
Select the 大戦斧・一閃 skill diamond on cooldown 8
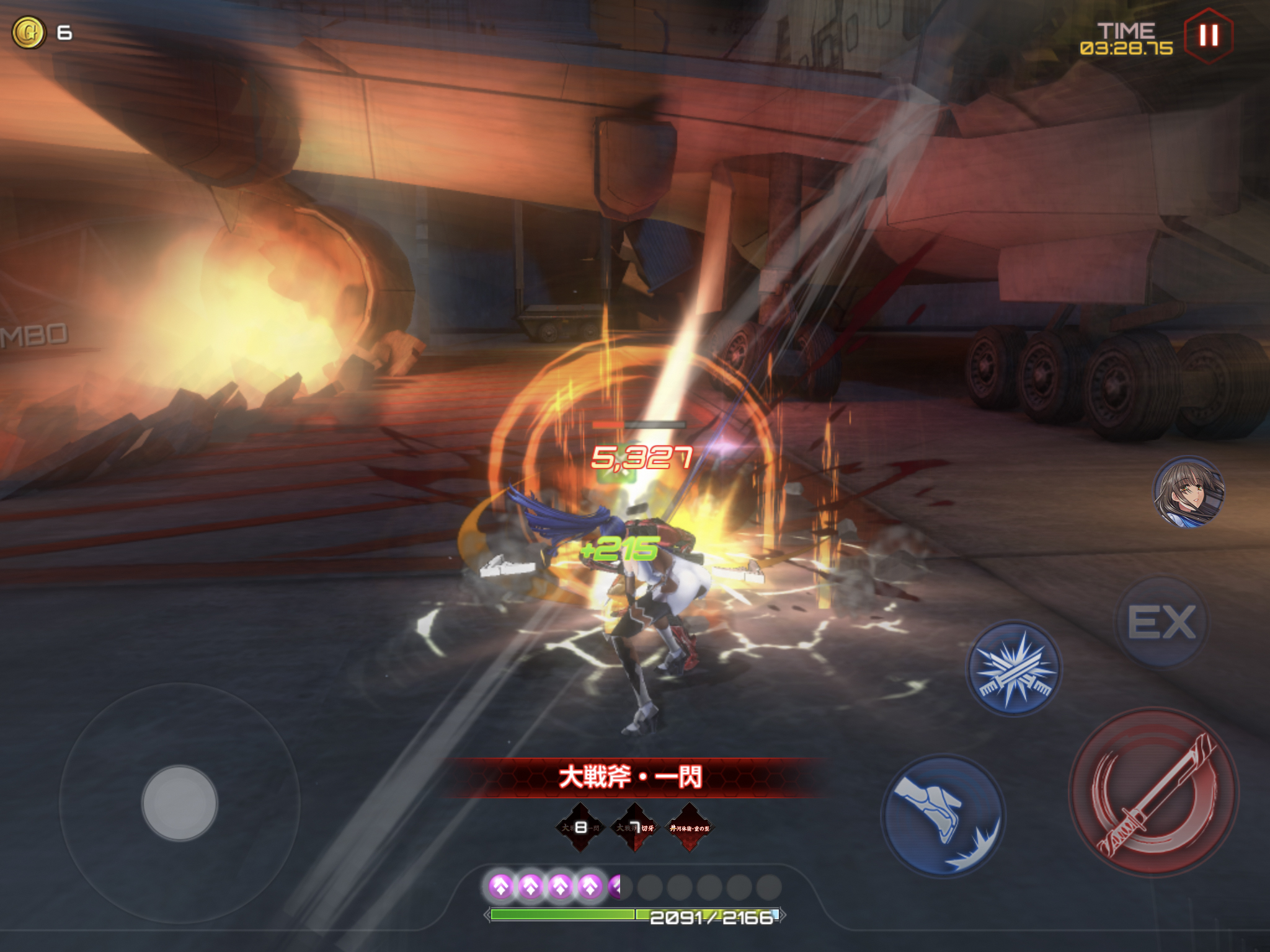pos(580,827)
